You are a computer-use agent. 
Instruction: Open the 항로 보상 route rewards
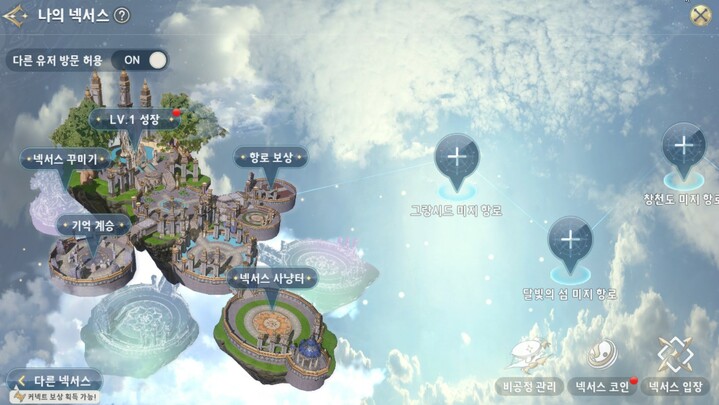tap(270, 157)
